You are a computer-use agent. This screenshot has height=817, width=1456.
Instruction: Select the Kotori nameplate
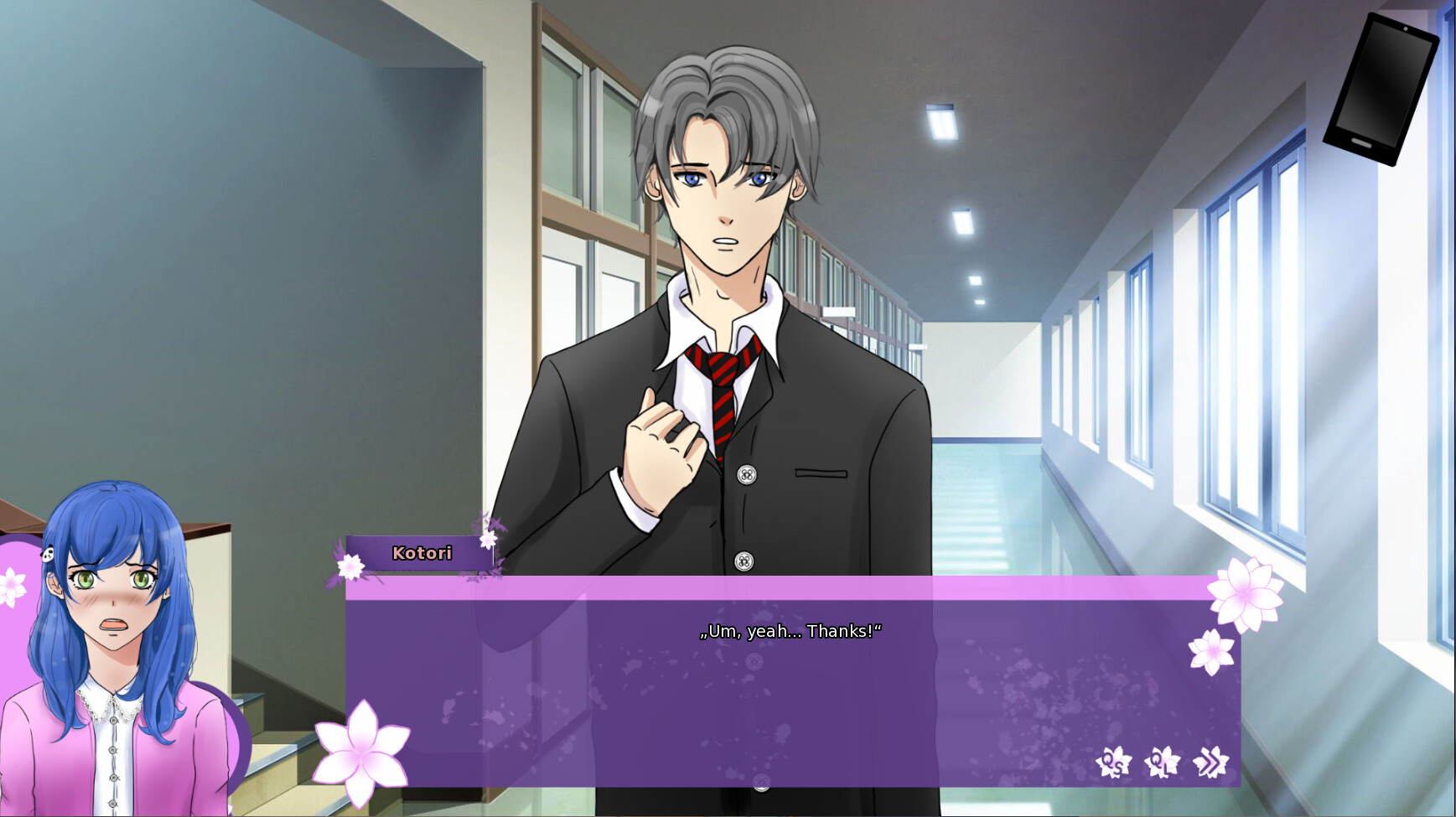coord(422,553)
